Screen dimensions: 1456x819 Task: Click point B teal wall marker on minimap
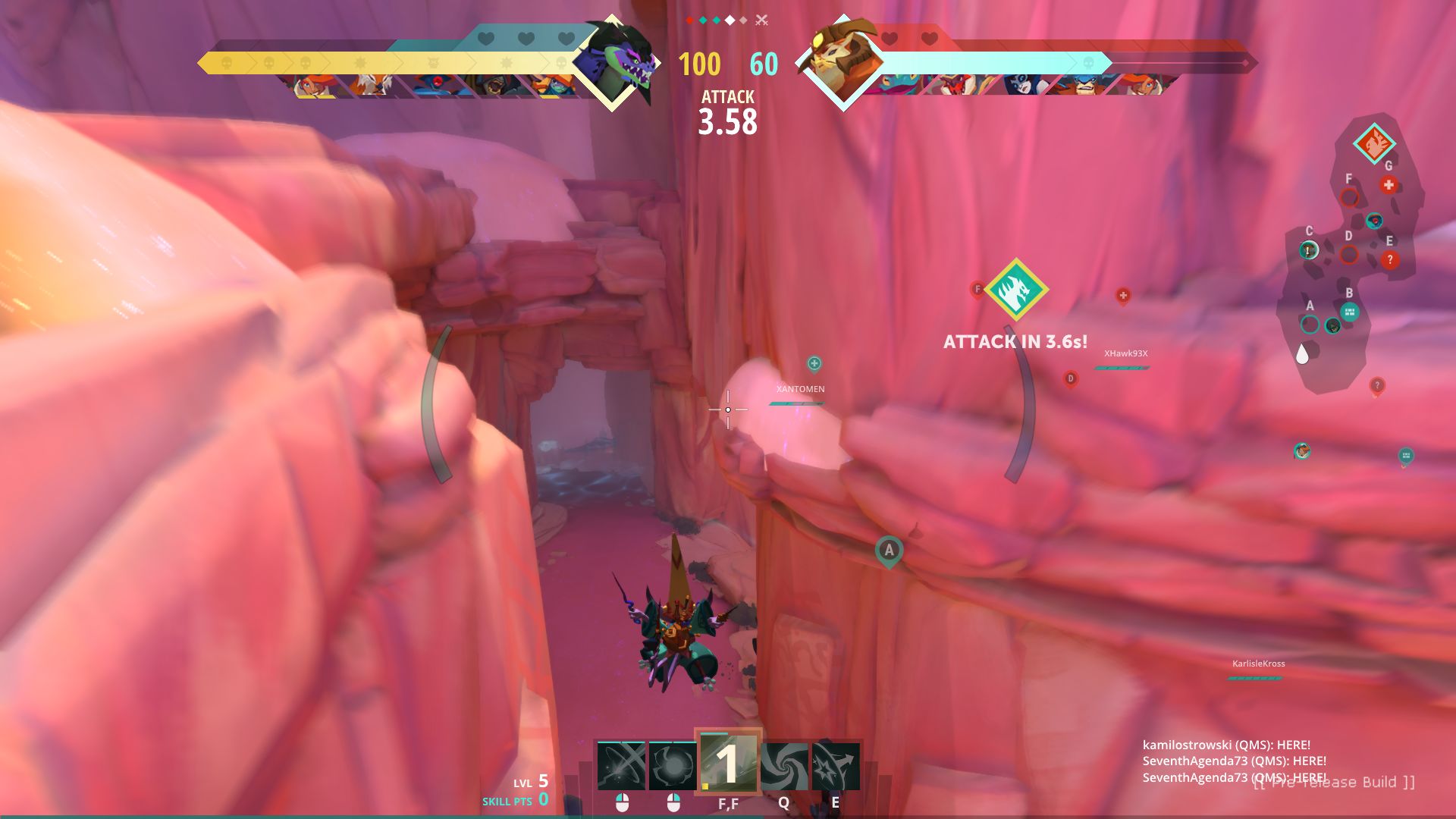click(x=1349, y=311)
